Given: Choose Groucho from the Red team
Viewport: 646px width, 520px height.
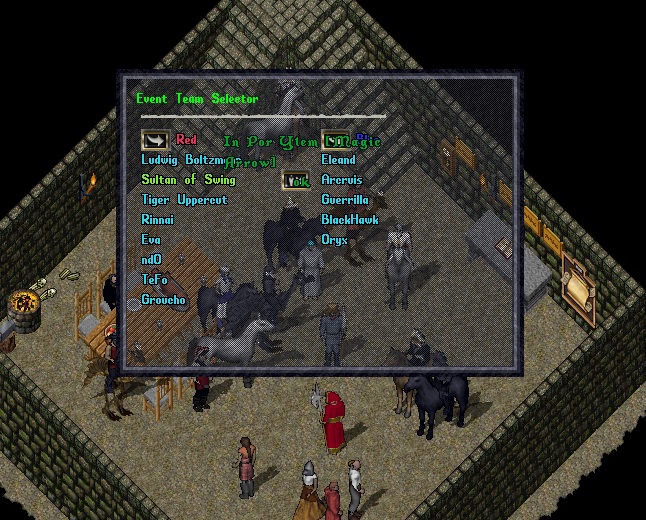Looking at the screenshot, I should 163,300.
